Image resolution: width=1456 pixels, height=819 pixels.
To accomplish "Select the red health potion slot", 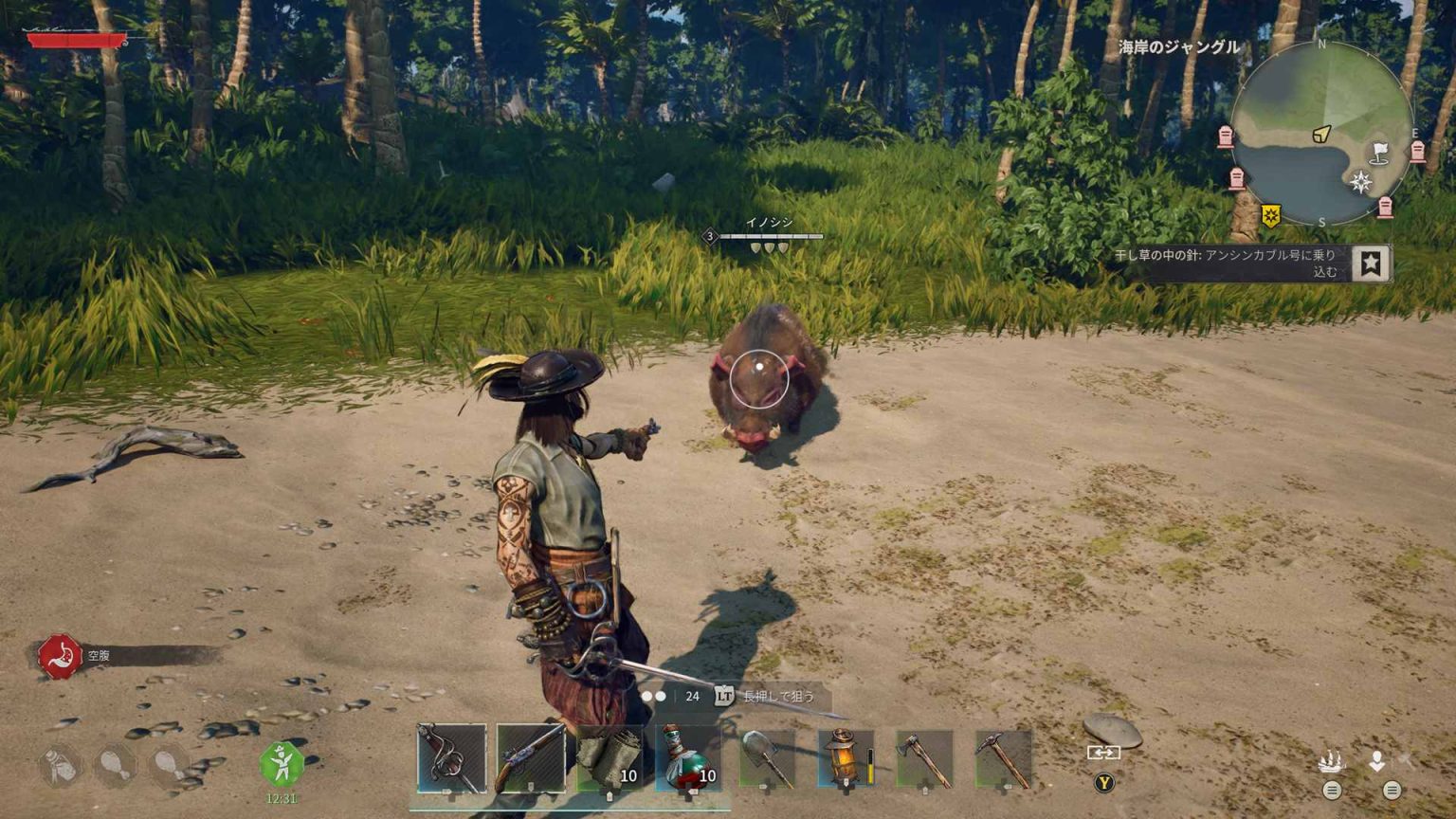I will pos(688,758).
